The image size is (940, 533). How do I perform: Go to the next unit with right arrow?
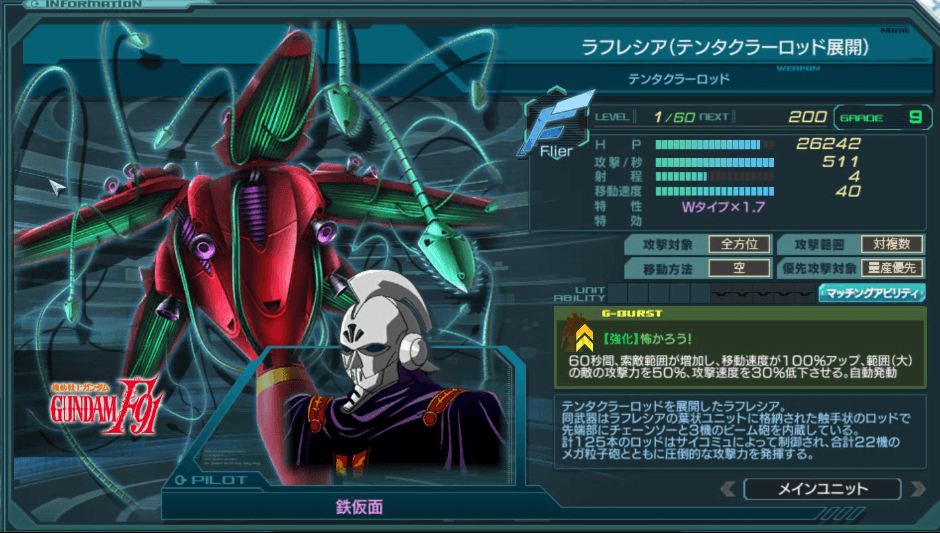[x=916, y=489]
